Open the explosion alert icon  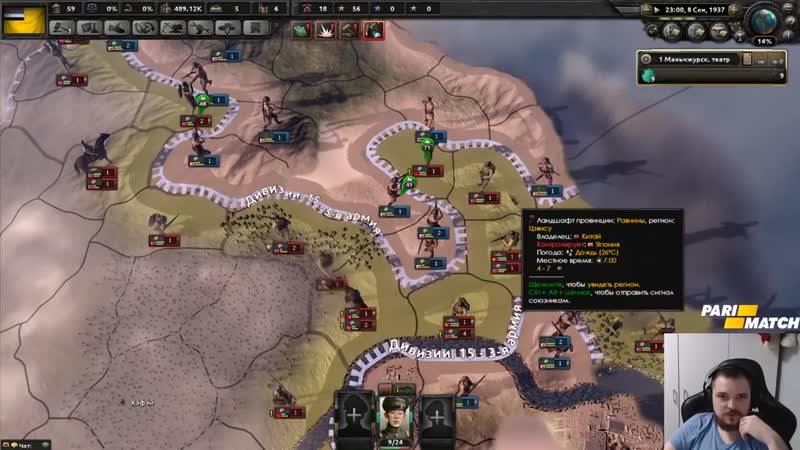point(325,31)
